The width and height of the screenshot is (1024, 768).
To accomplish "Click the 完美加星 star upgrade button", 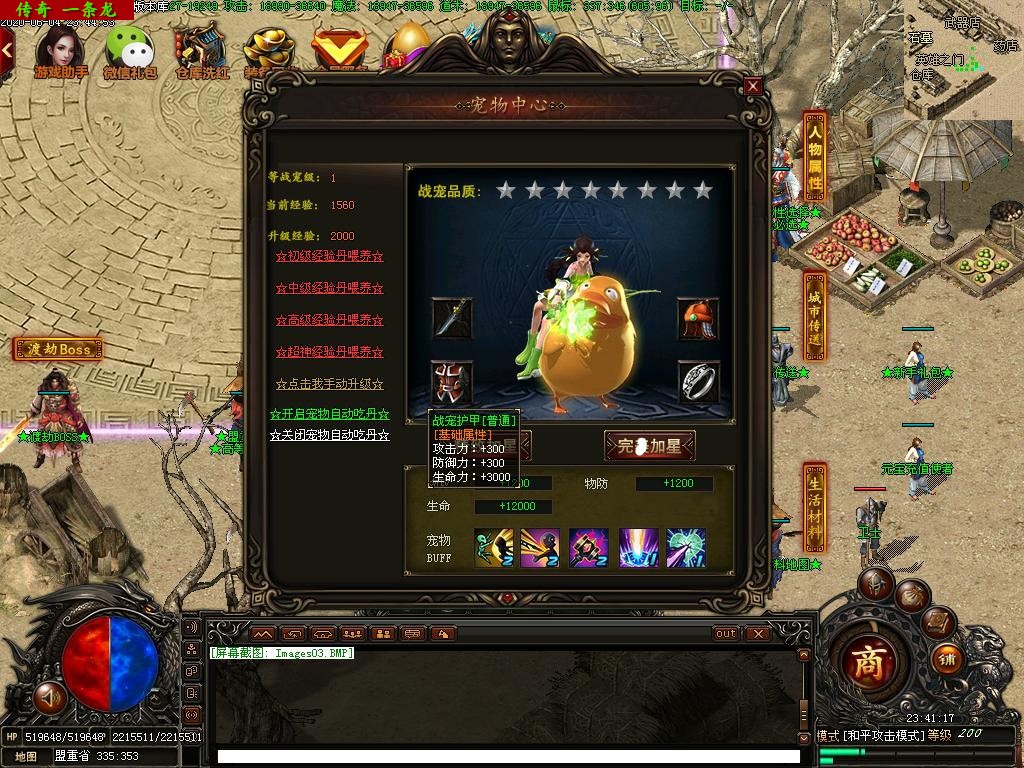I will [x=649, y=446].
